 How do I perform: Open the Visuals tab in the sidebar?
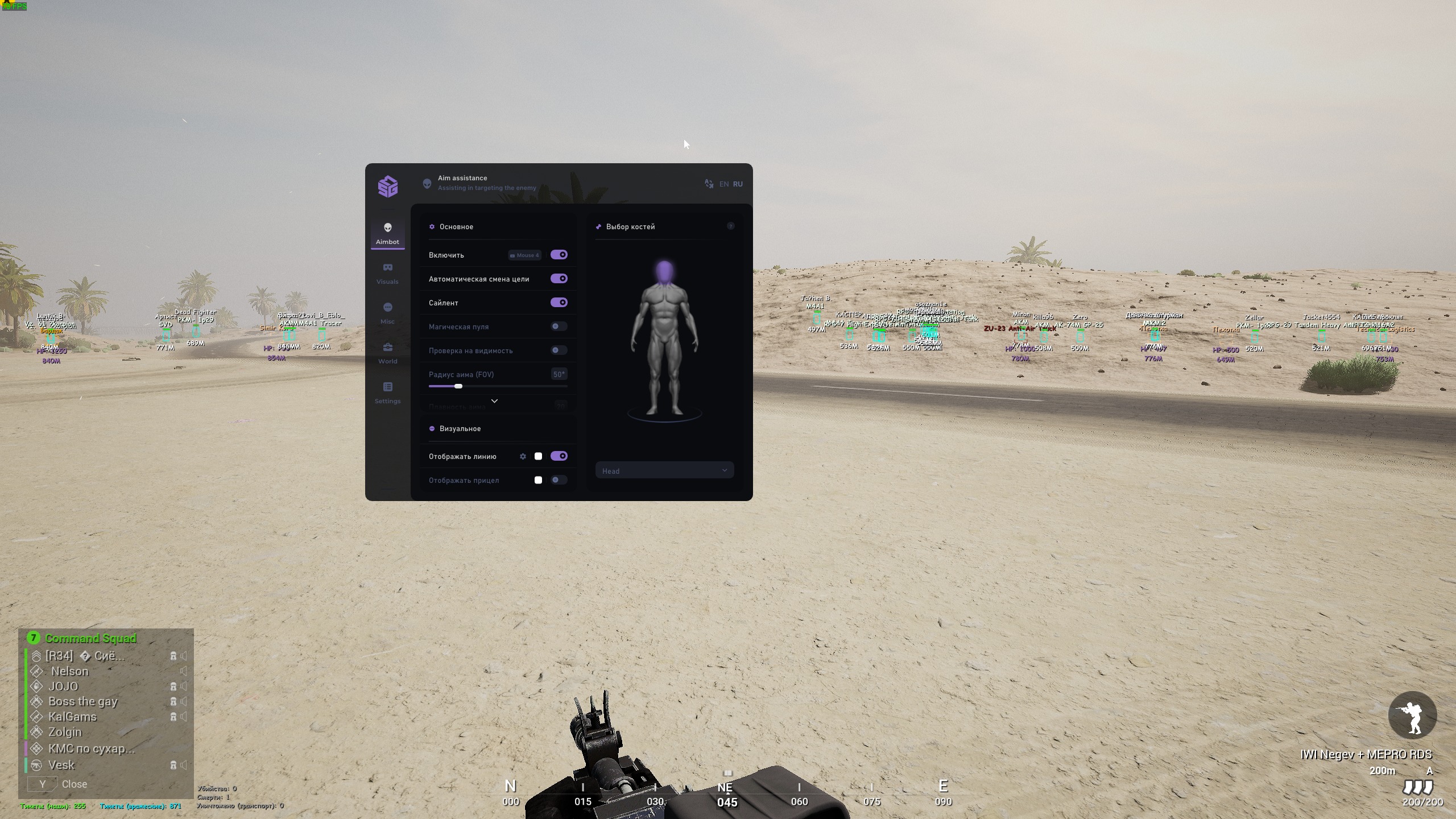387,273
